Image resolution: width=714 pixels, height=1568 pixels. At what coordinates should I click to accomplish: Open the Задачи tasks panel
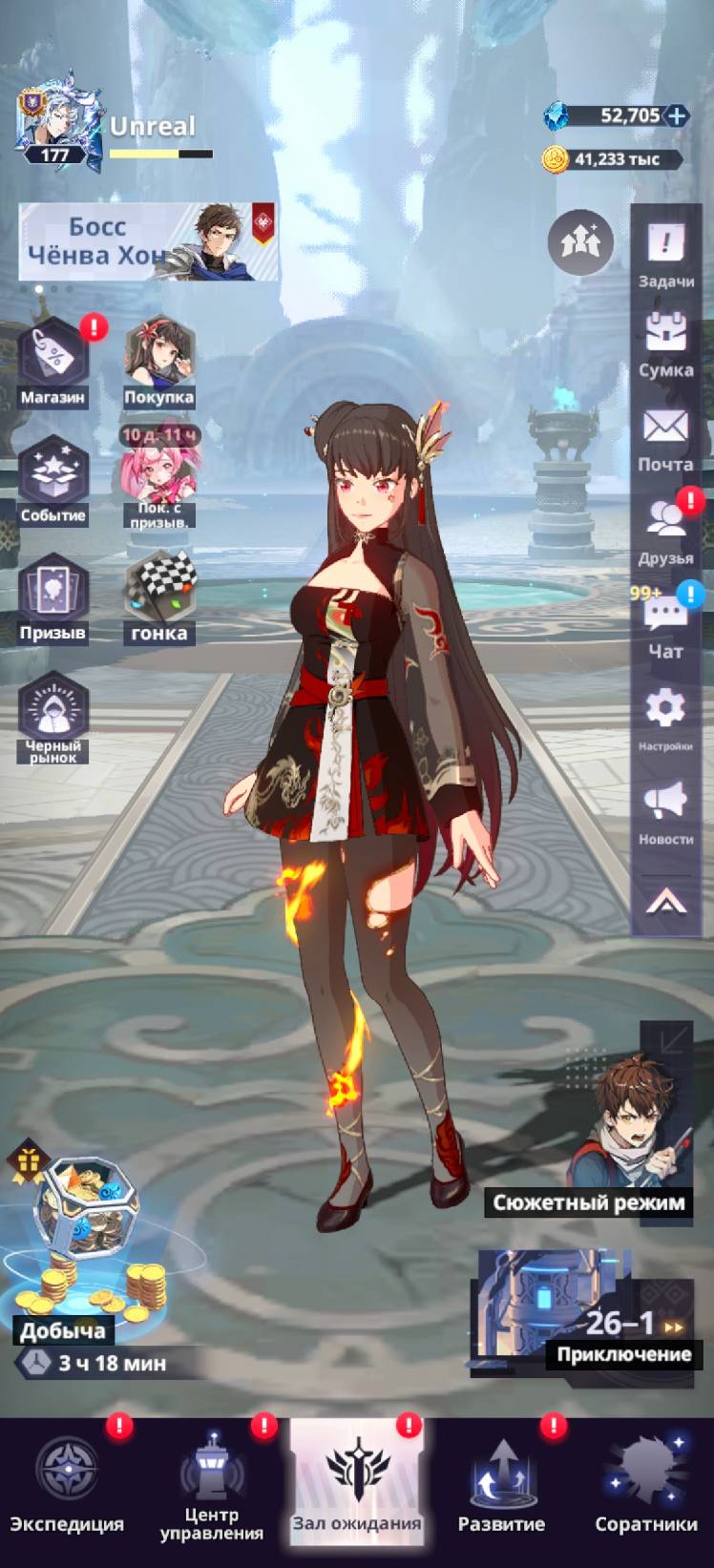pyautogui.click(x=665, y=254)
